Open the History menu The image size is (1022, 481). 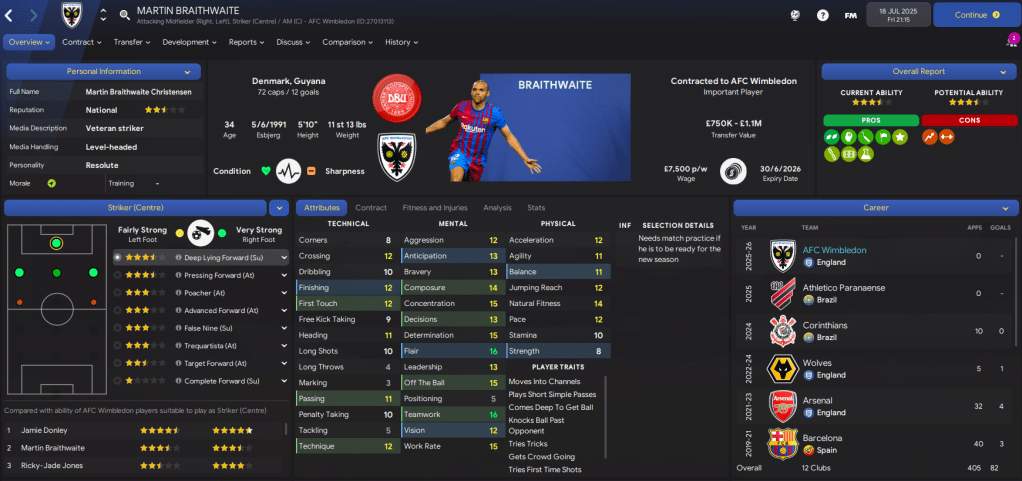coord(402,42)
